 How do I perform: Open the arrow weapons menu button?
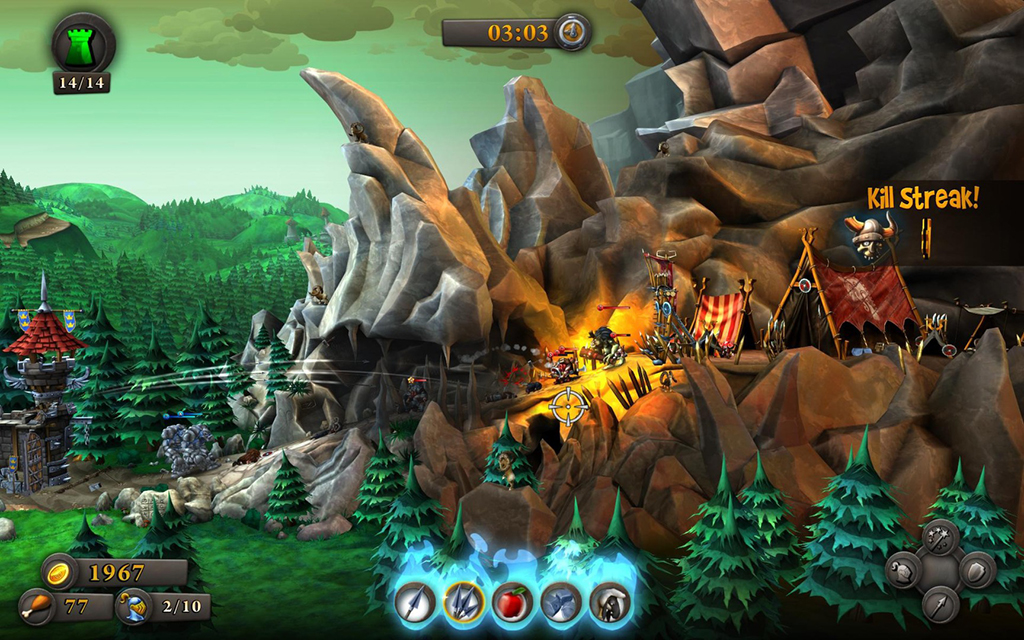point(940,603)
